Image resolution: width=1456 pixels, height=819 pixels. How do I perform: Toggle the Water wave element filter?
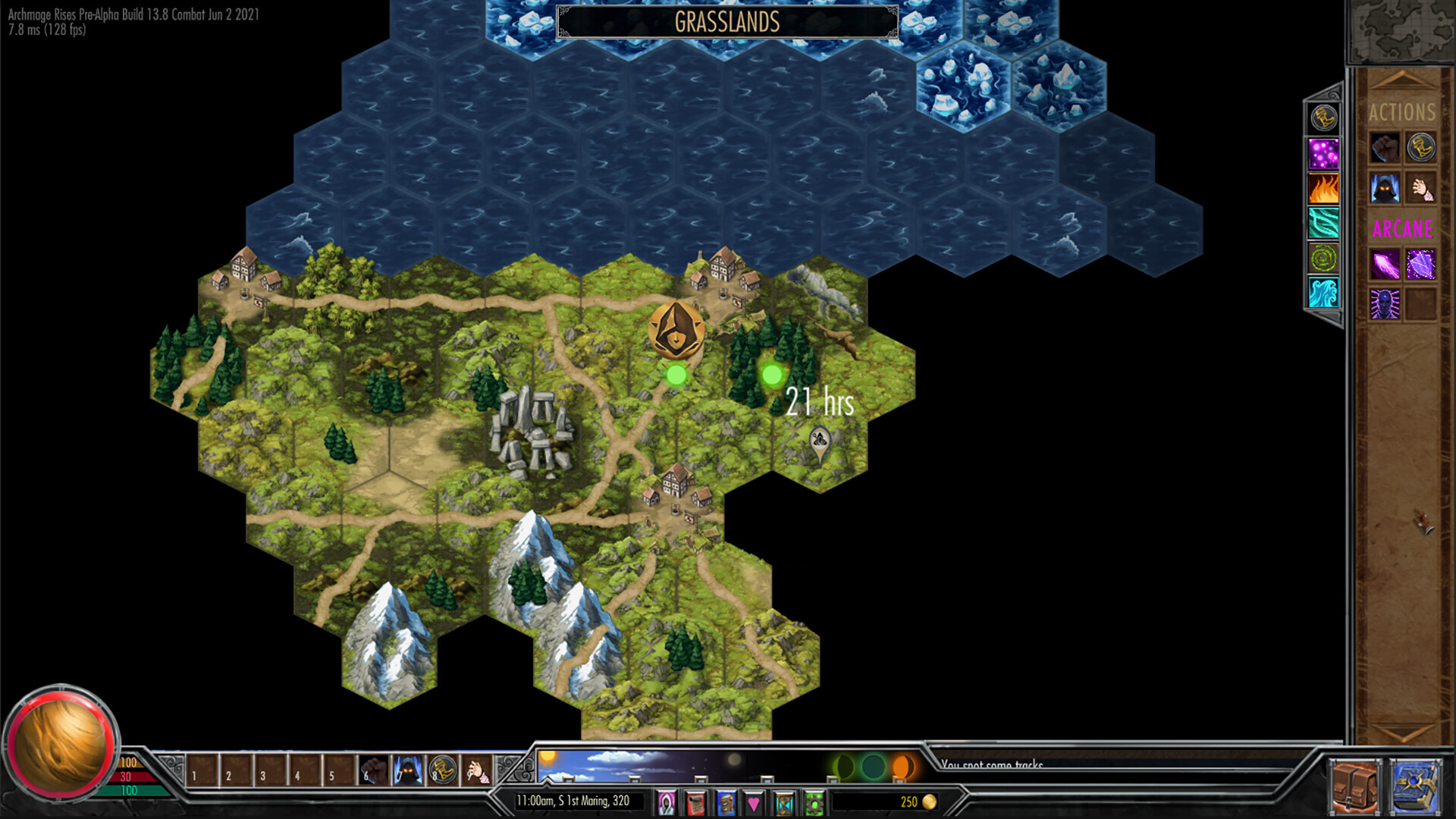tap(1323, 292)
